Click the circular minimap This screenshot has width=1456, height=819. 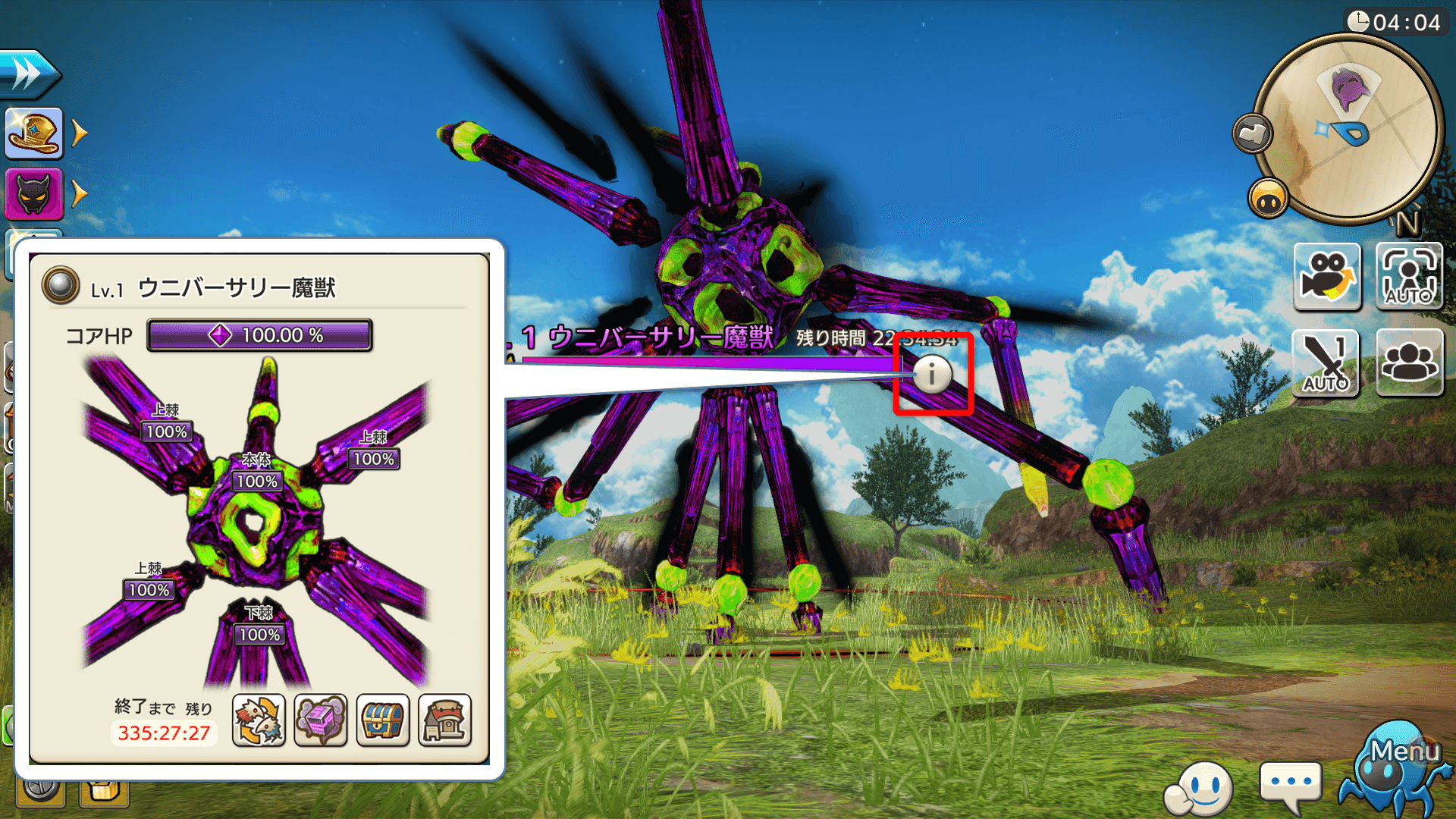coord(1349,129)
